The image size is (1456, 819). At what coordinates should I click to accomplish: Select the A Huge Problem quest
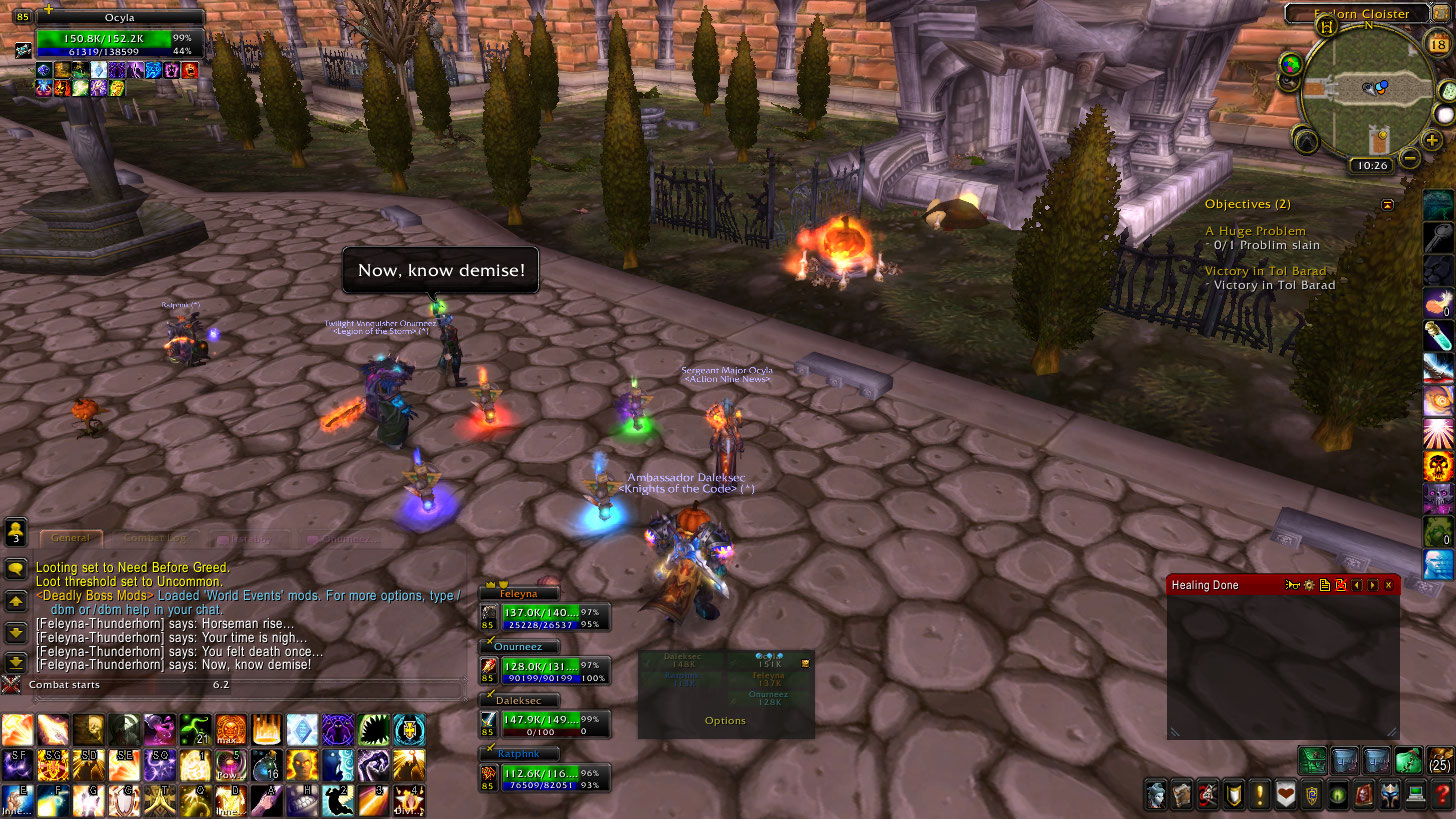pos(1255,231)
